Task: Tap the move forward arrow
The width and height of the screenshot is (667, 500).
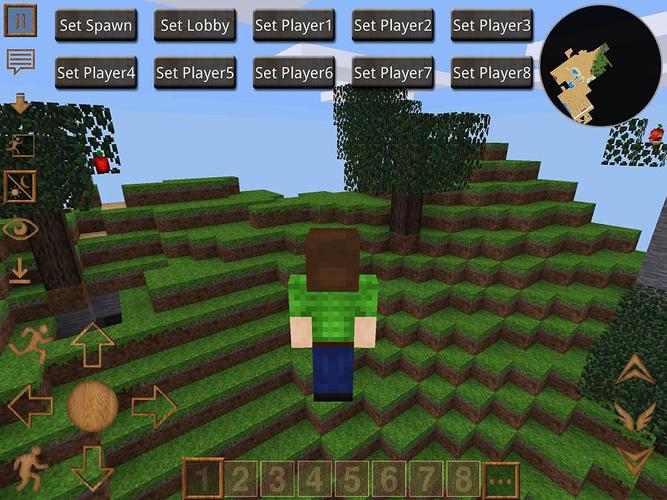Action: pyautogui.click(x=93, y=344)
